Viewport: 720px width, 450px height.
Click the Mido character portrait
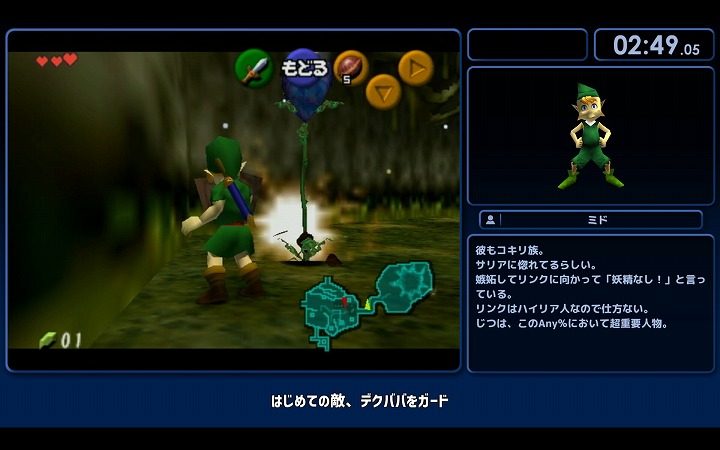click(x=591, y=136)
